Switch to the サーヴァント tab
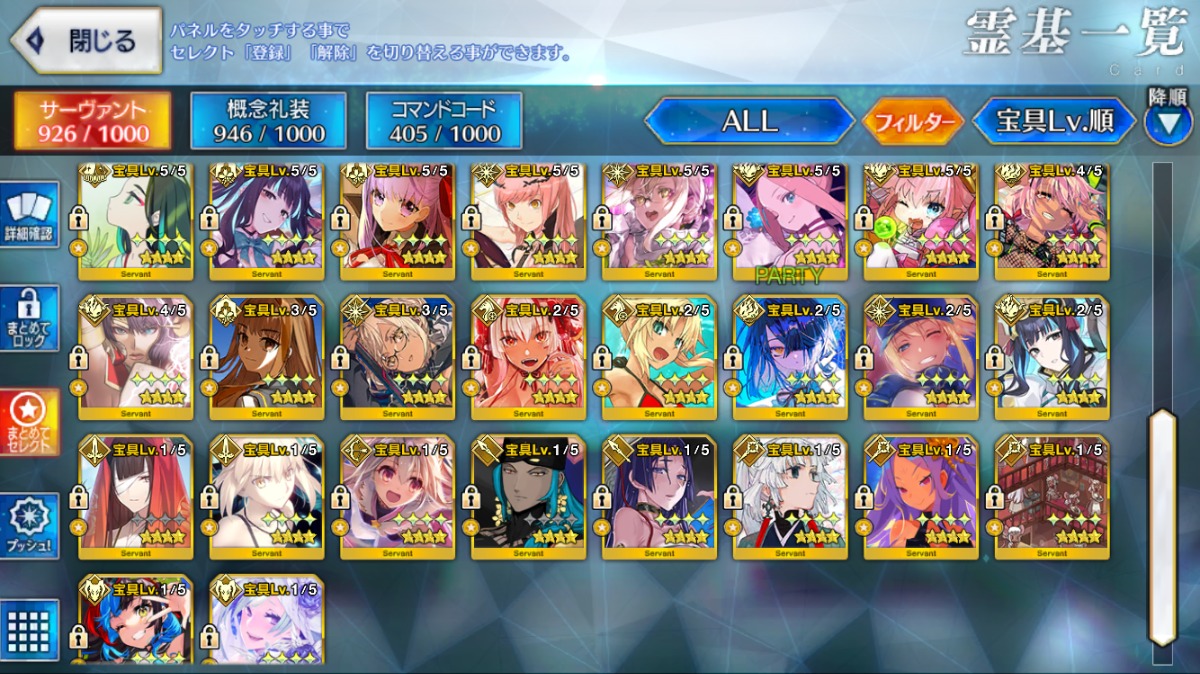This screenshot has width=1200, height=674. [92, 122]
